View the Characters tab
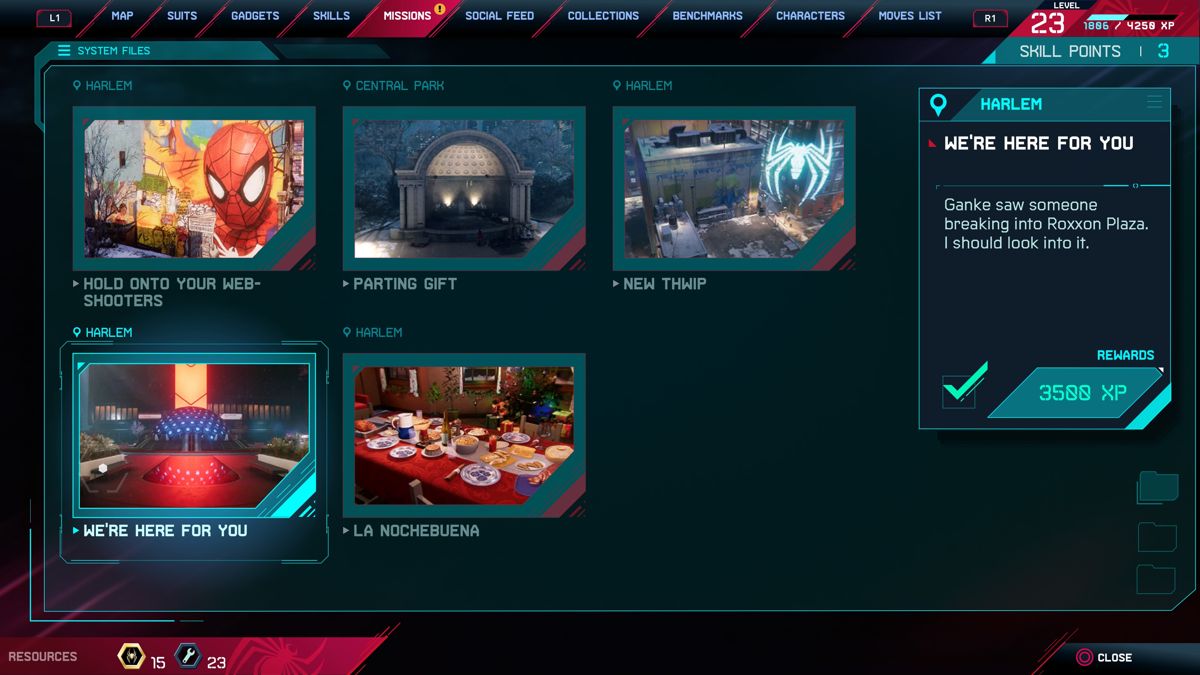 tap(810, 16)
